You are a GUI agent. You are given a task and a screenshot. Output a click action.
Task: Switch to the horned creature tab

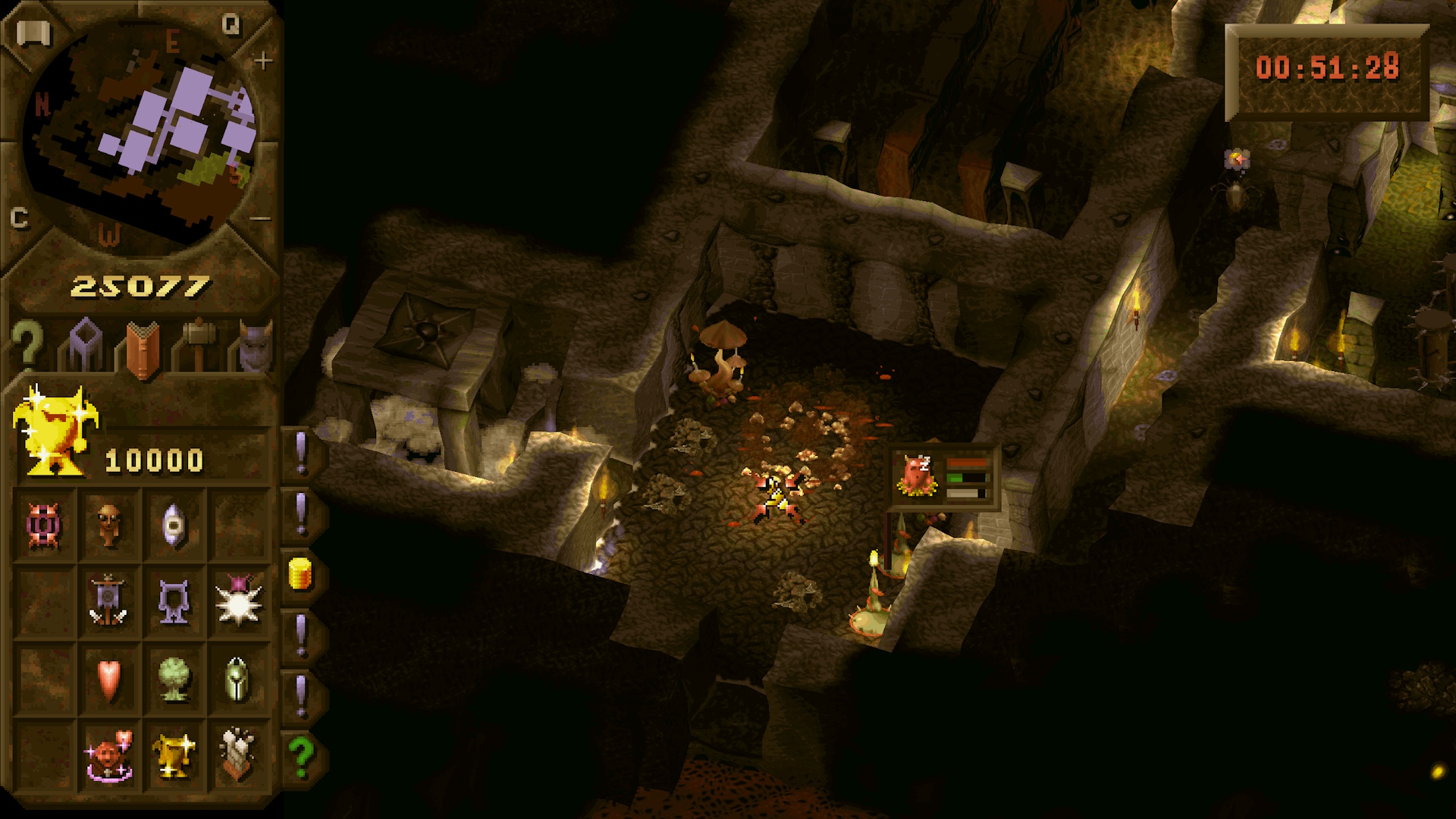(255, 346)
